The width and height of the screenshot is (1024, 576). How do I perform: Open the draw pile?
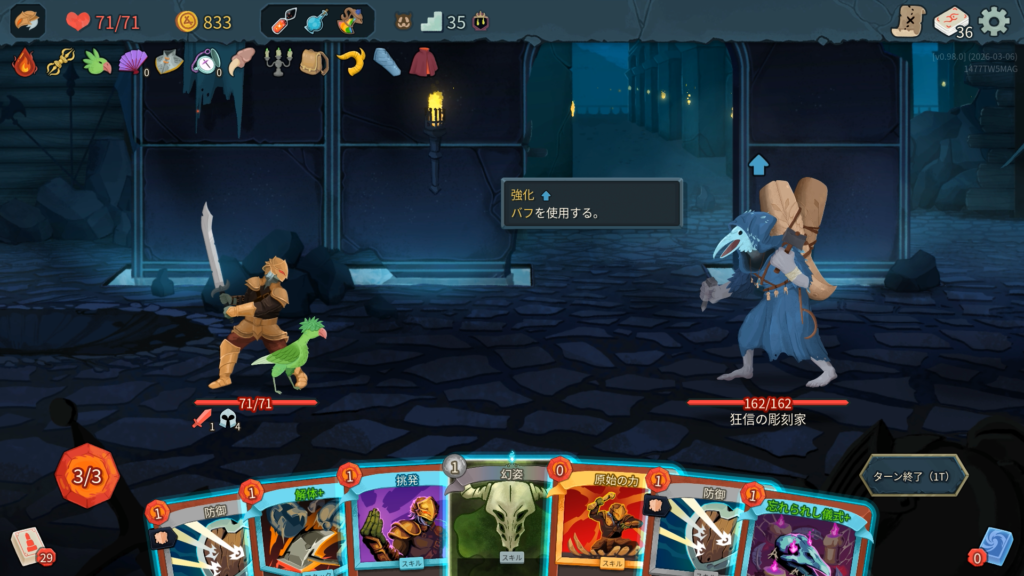point(28,546)
